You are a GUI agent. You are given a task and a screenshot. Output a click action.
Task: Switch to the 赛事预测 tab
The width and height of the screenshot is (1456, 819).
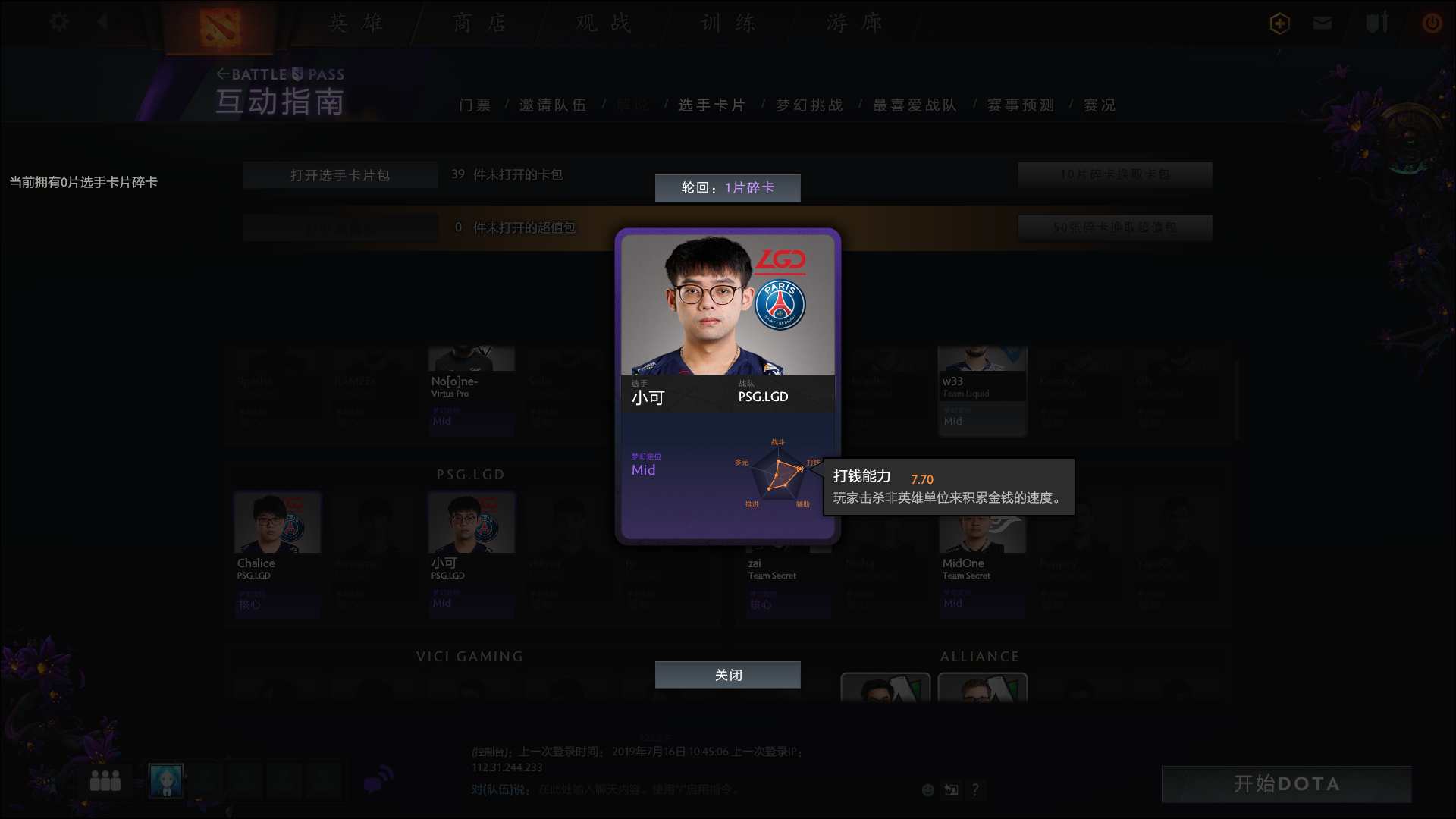1019,105
